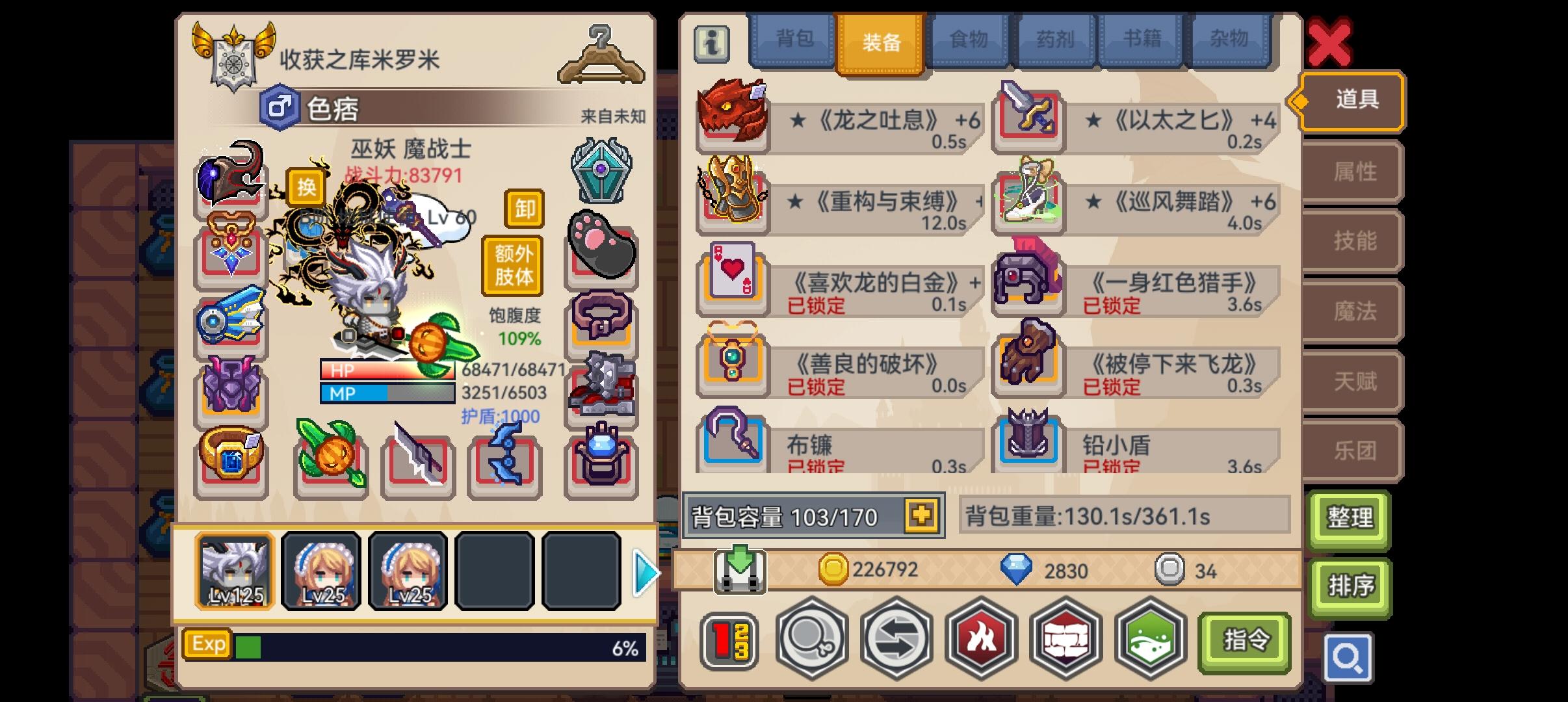Select the Lv25 maid party member thumbnail
Screen dimensions: 1568x702
tap(320, 572)
